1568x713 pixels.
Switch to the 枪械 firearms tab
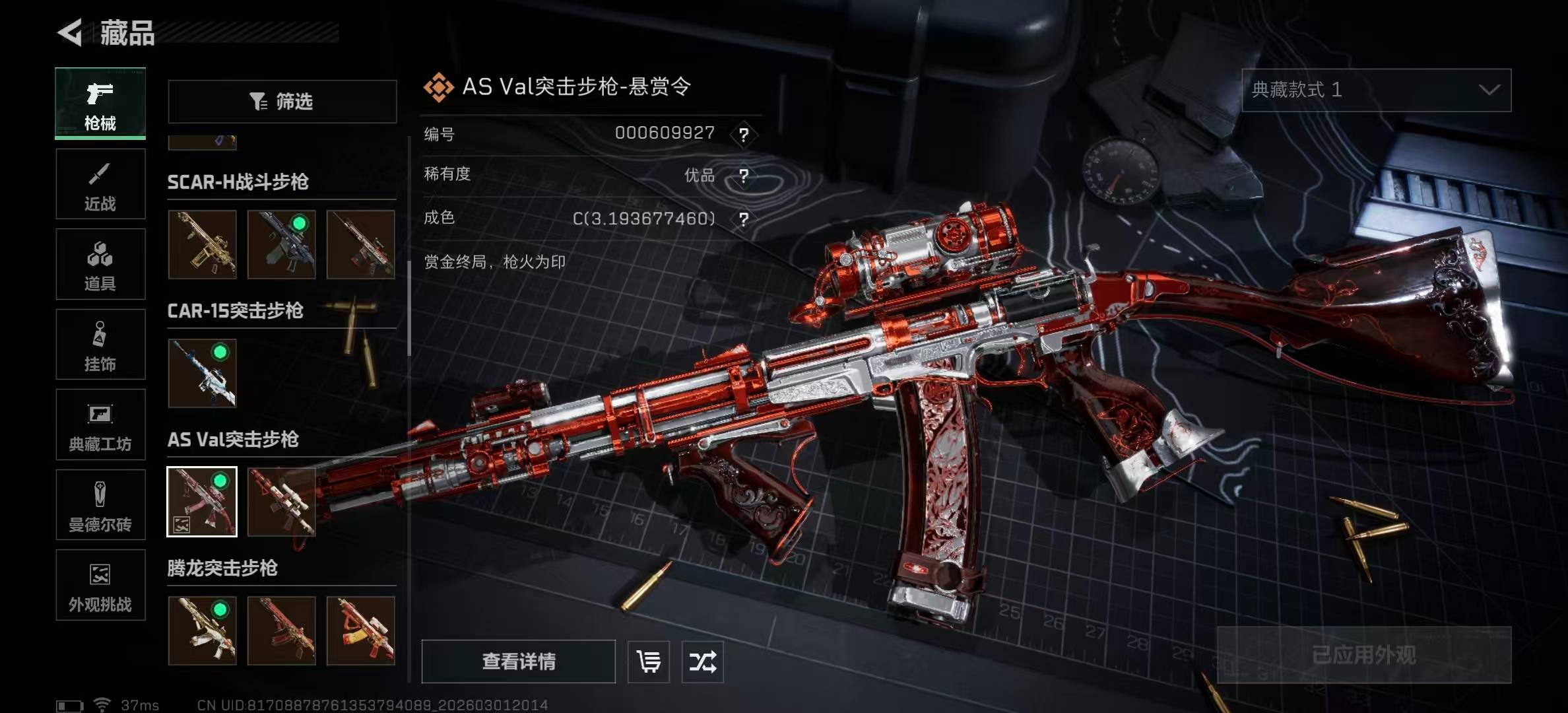pyautogui.click(x=100, y=104)
